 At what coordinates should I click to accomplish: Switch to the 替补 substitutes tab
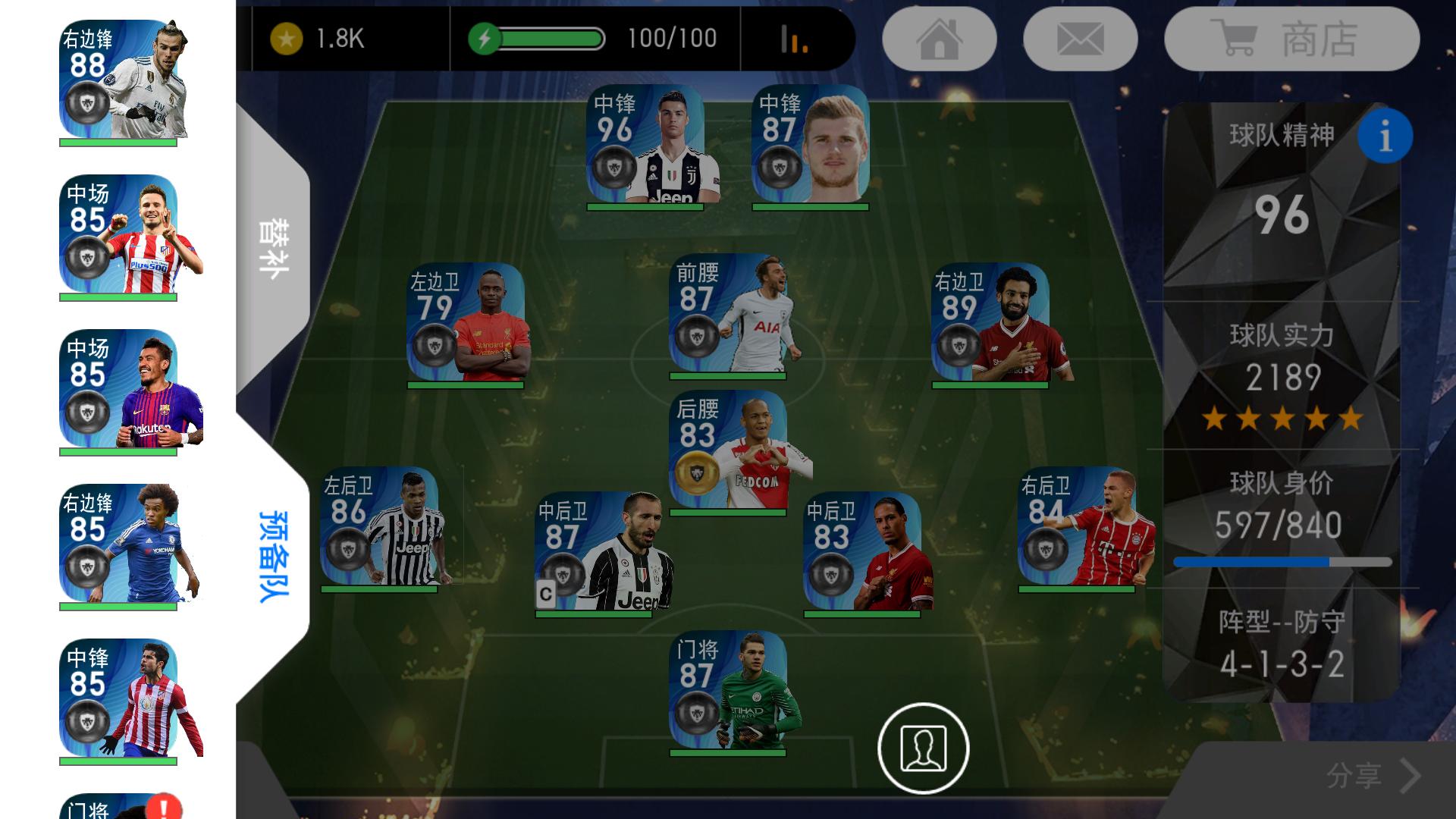(273, 249)
